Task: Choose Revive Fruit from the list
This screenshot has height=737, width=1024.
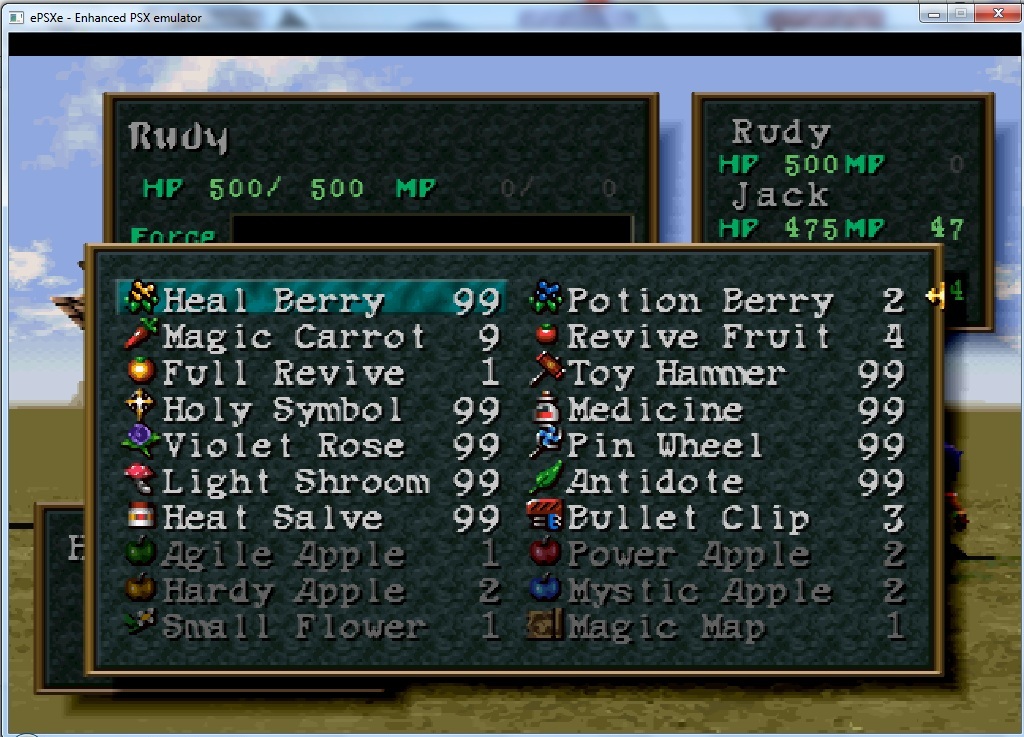Action: (x=698, y=337)
